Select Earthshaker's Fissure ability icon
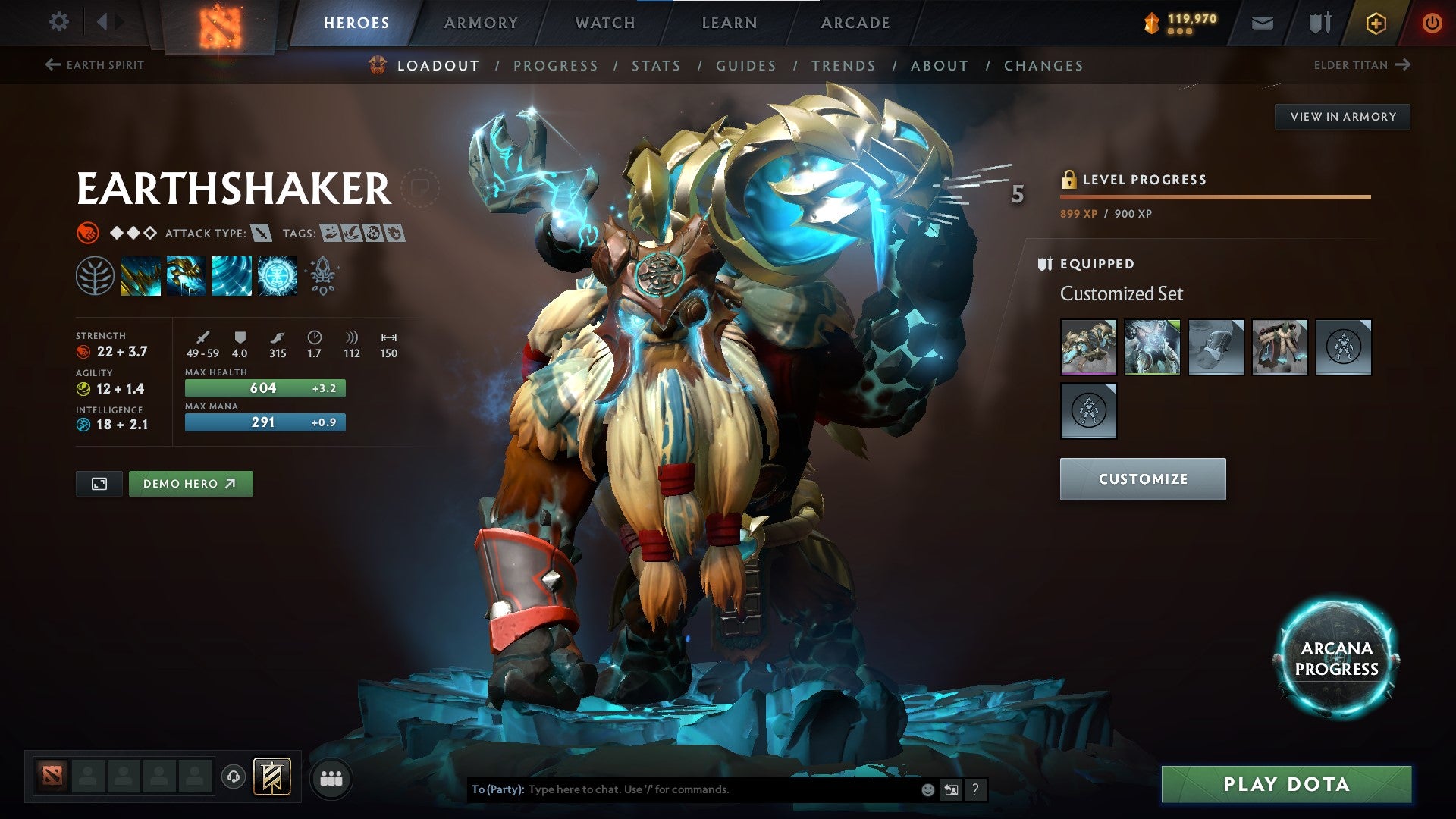This screenshot has height=819, width=1456. pyautogui.click(x=141, y=275)
